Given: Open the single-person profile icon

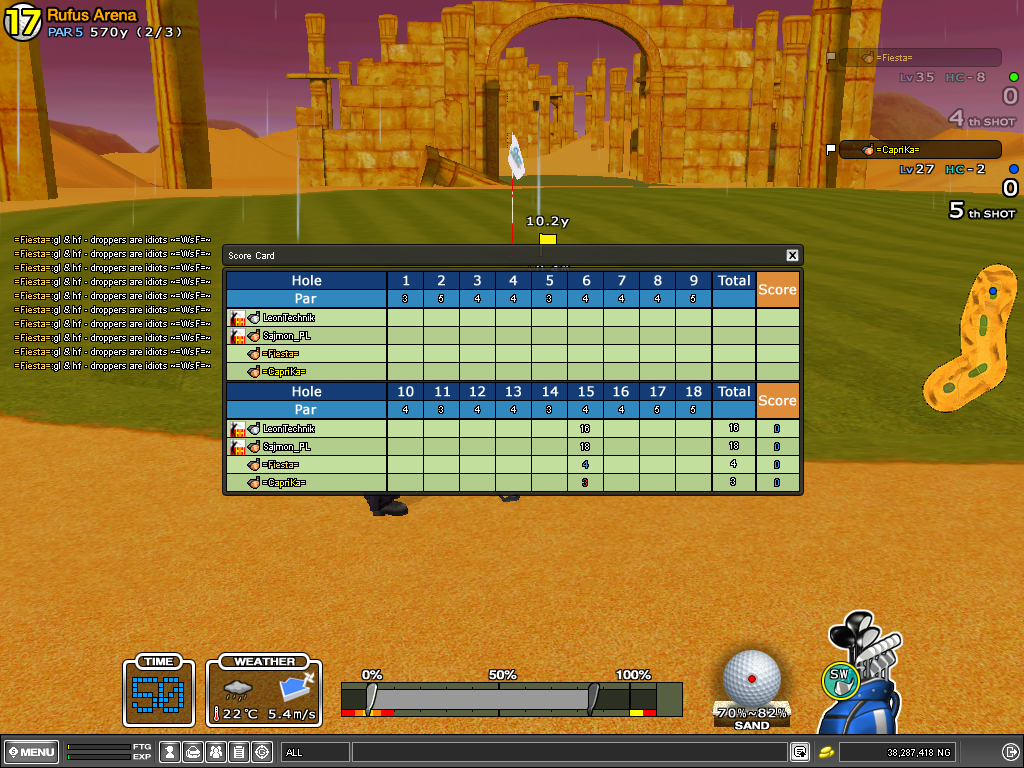Looking at the screenshot, I should [x=170, y=752].
